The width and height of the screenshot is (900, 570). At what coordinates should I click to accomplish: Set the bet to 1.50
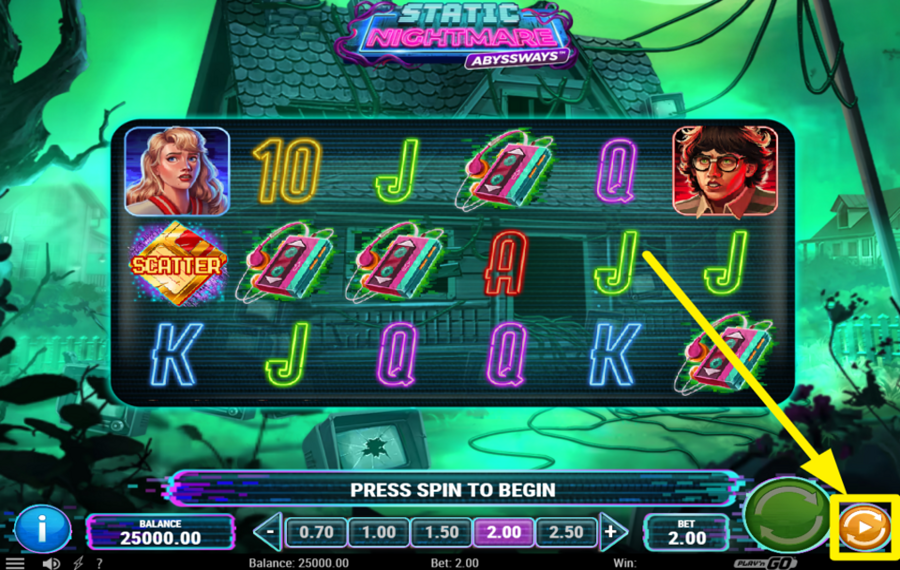[441, 532]
